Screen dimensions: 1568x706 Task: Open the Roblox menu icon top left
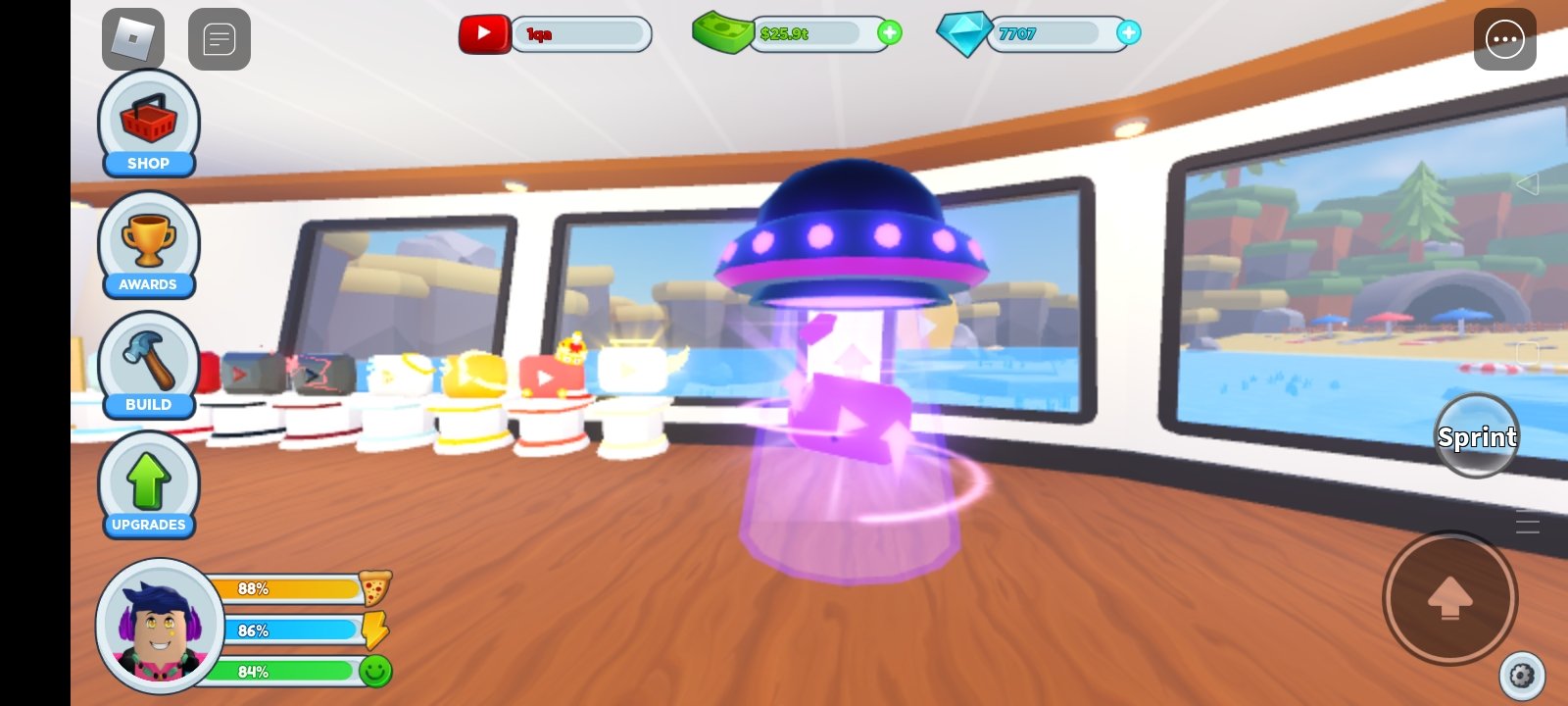[x=133, y=39]
